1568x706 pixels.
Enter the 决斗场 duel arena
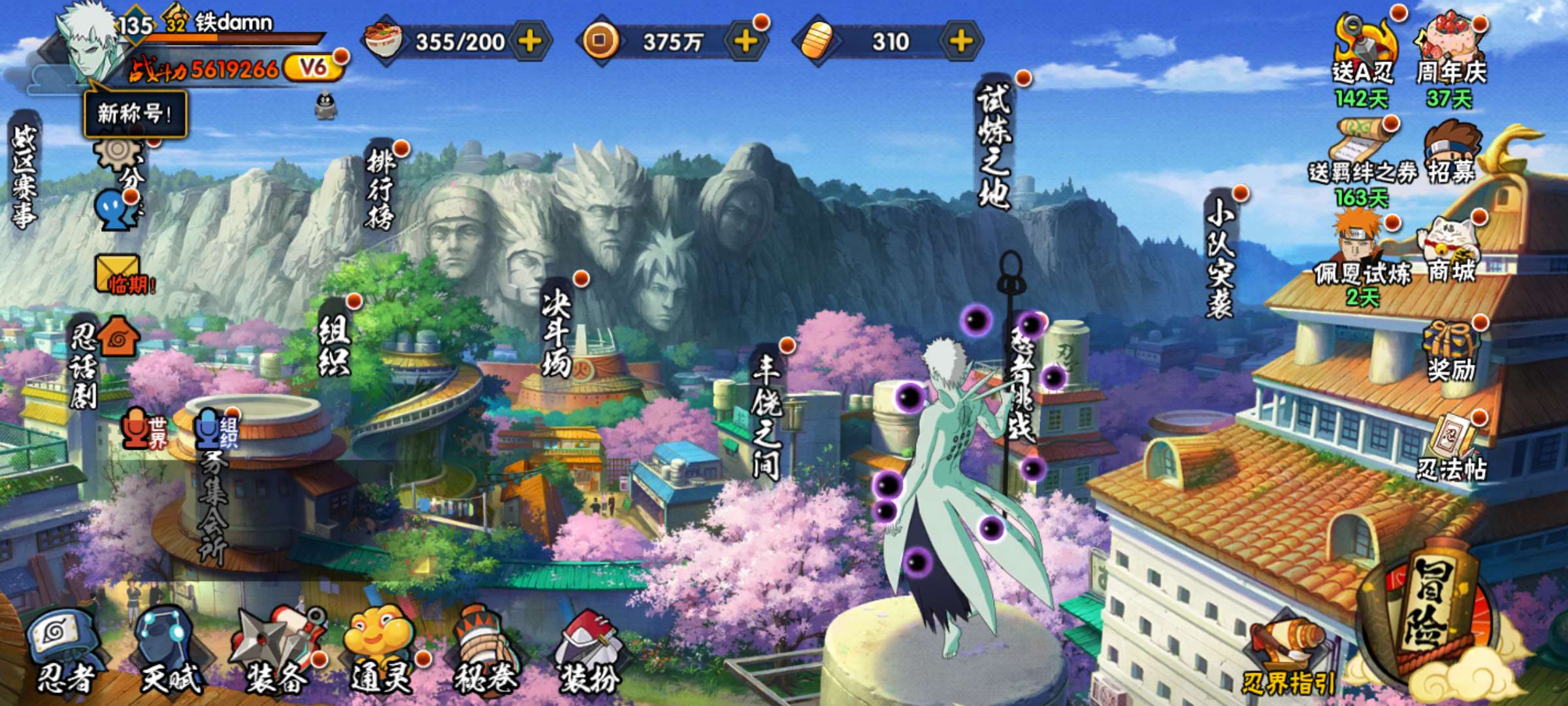click(557, 333)
